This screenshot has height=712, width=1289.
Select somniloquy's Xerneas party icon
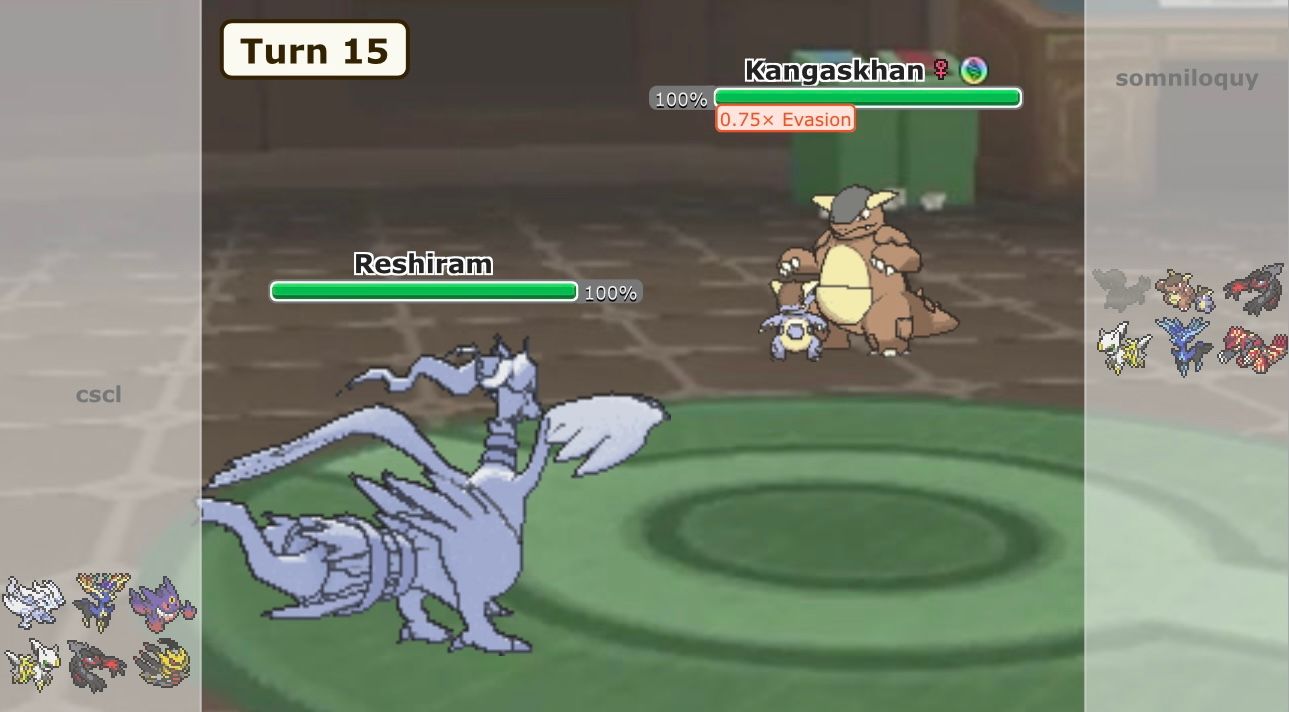tap(1184, 345)
